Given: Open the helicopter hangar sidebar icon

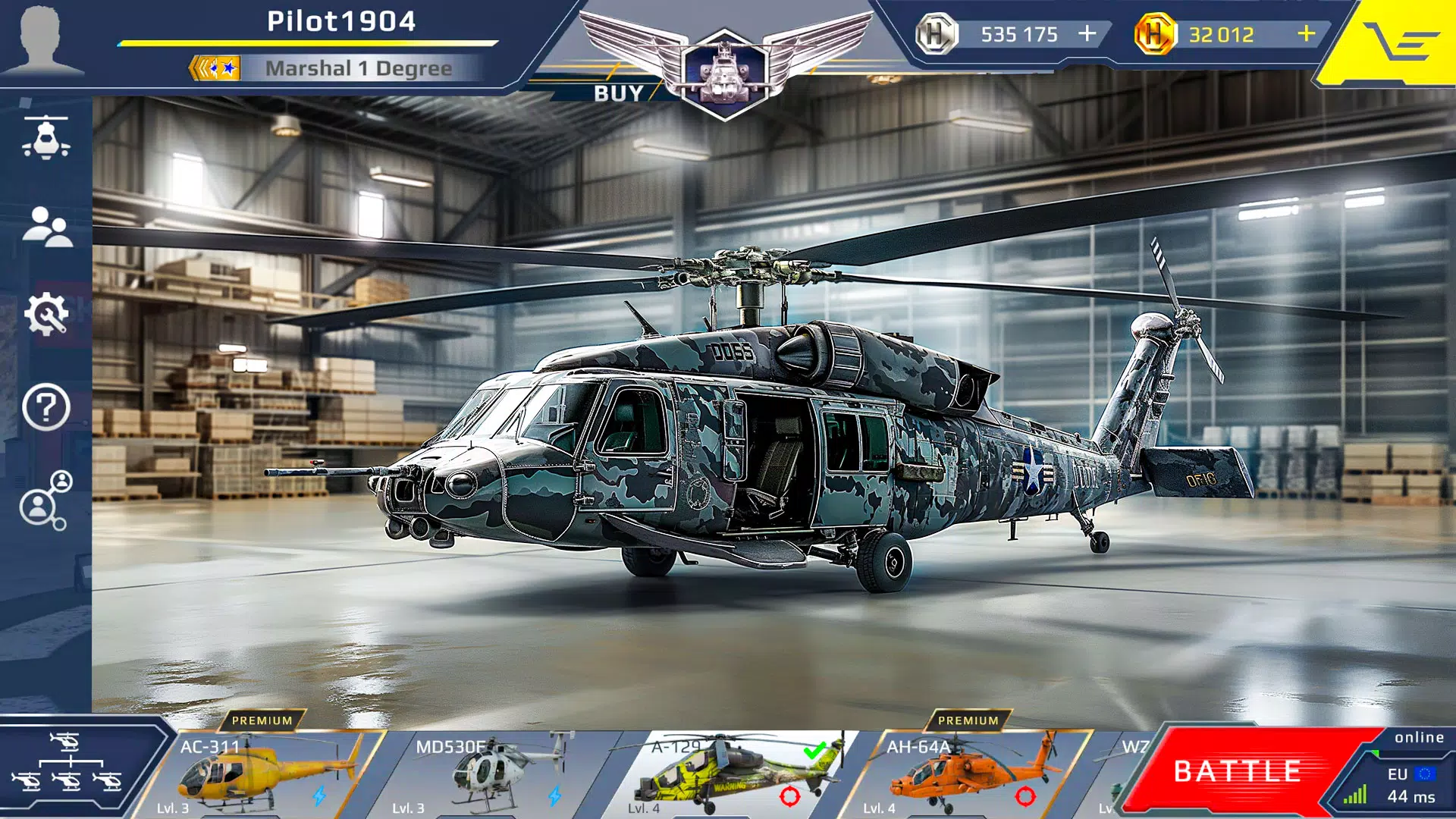Looking at the screenshot, I should click(x=47, y=138).
